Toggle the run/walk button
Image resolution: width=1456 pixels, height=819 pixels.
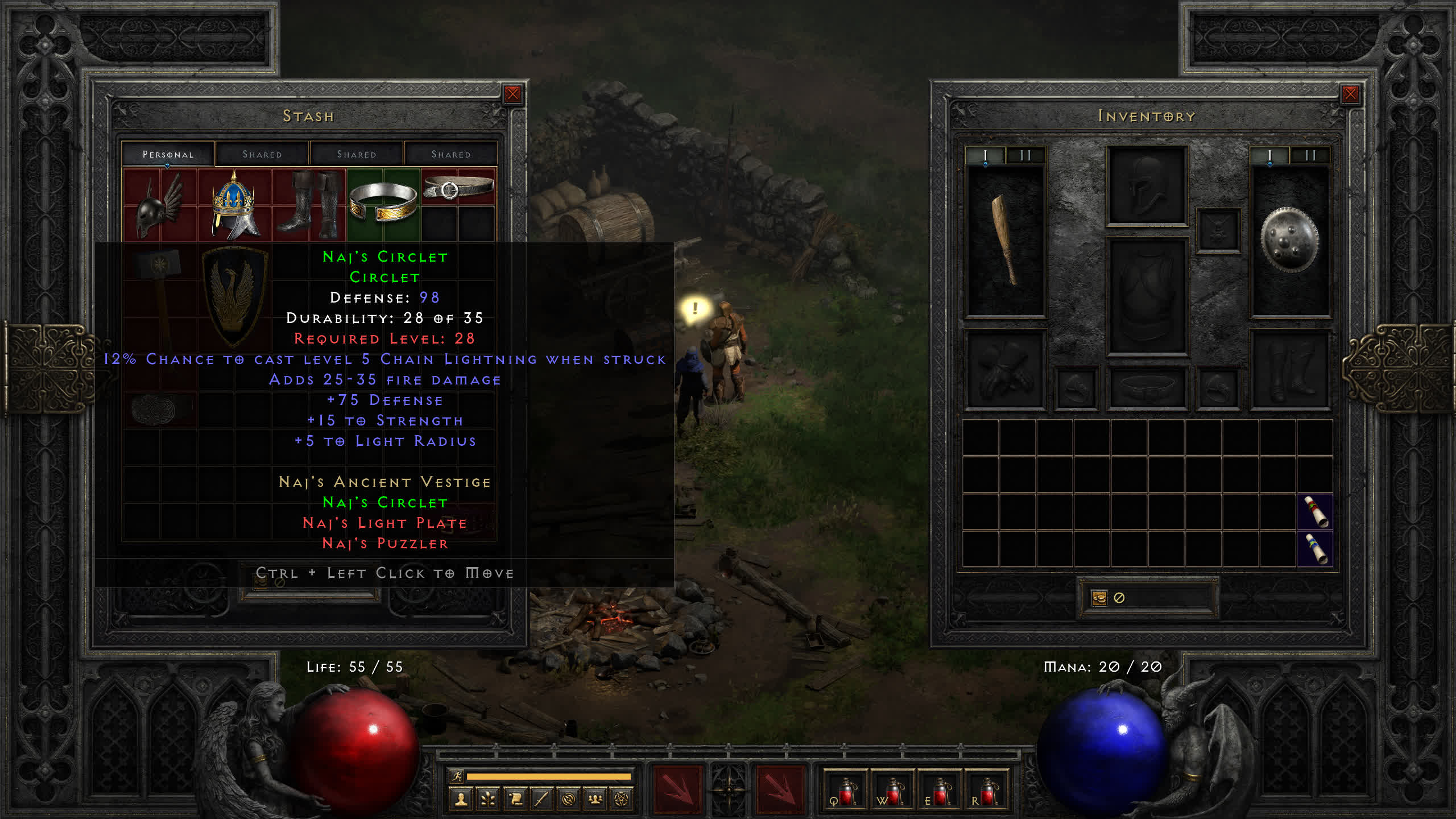(x=457, y=776)
